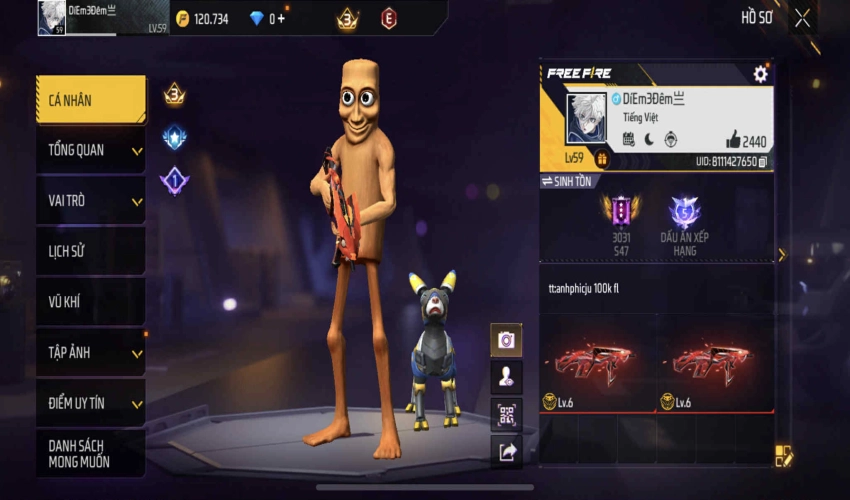Image resolution: width=850 pixels, height=500 pixels.
Task: Open the QR code button
Action: point(506,414)
